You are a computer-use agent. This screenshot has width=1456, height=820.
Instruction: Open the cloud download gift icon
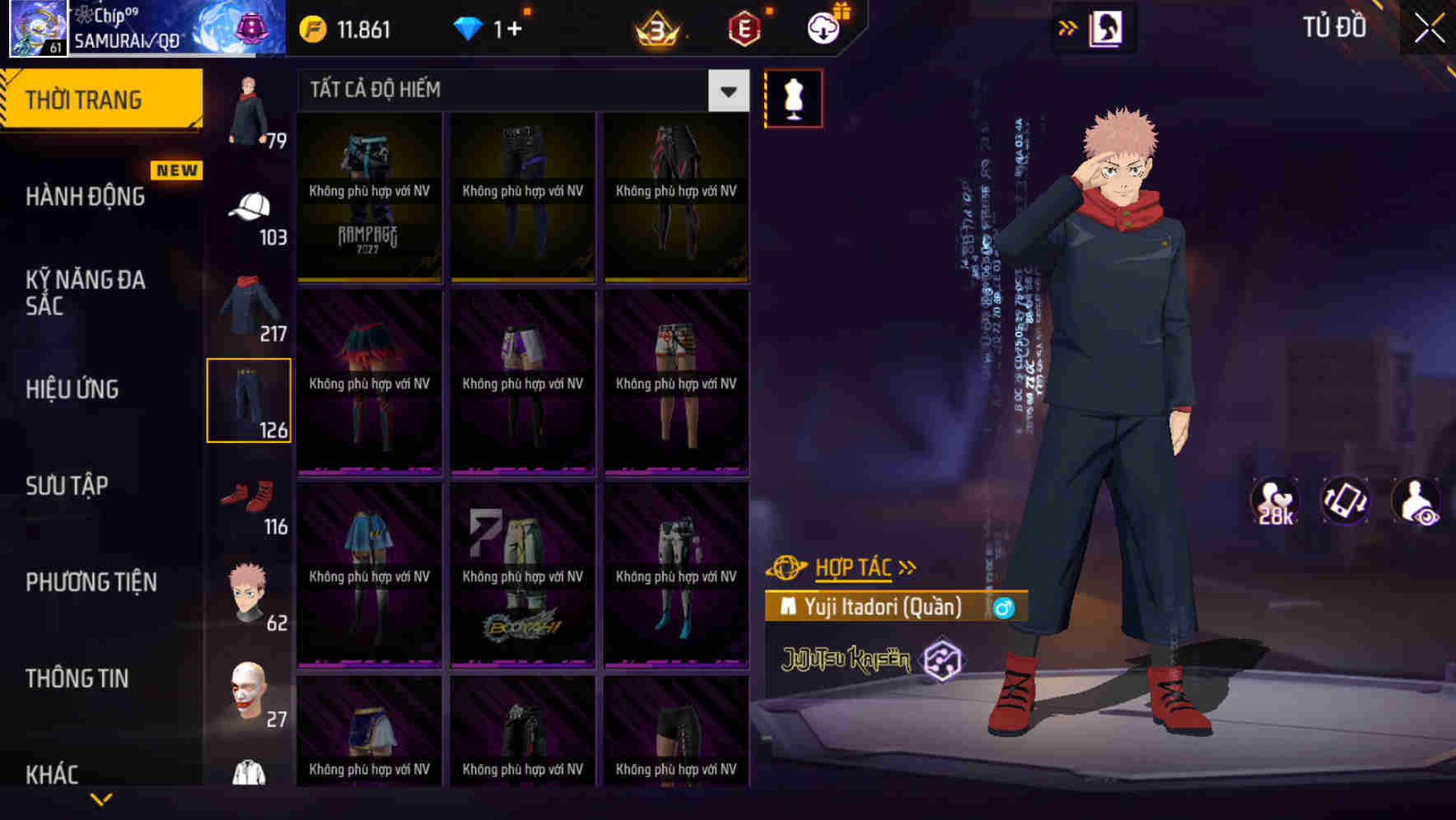[823, 27]
